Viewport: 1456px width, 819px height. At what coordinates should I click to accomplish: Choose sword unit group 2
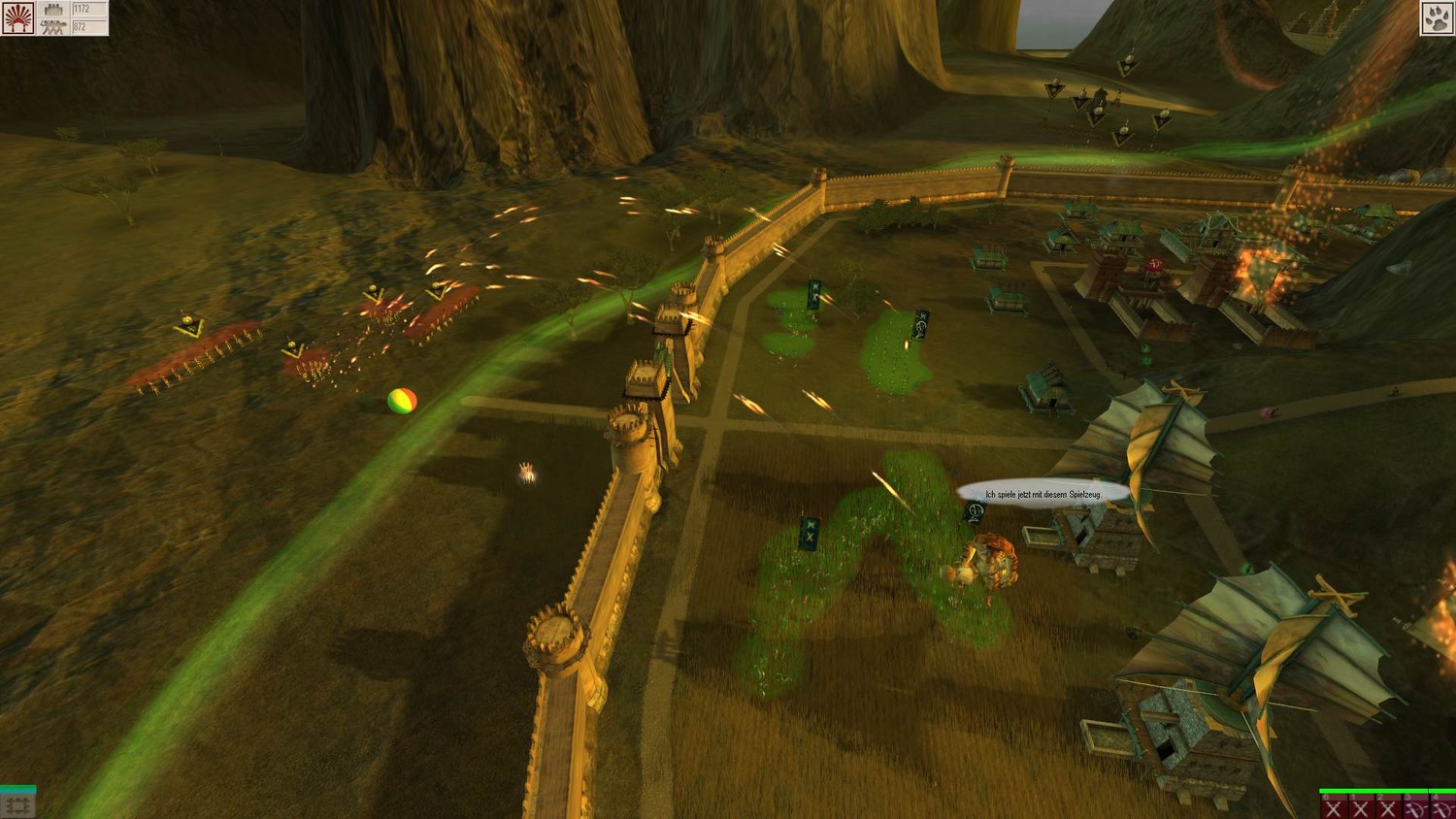(x=1388, y=808)
